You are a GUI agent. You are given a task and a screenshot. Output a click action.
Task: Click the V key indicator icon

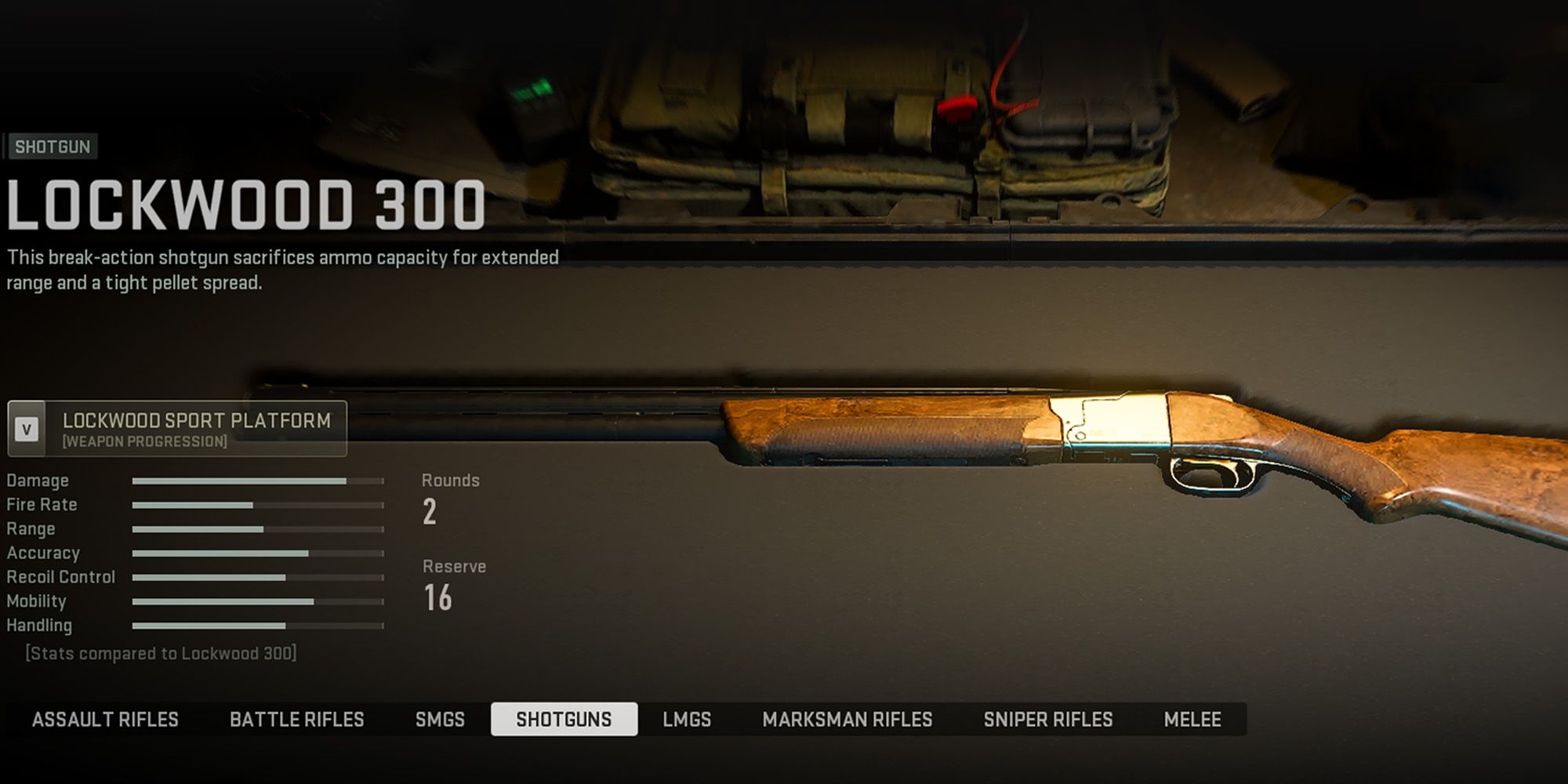pos(26,429)
